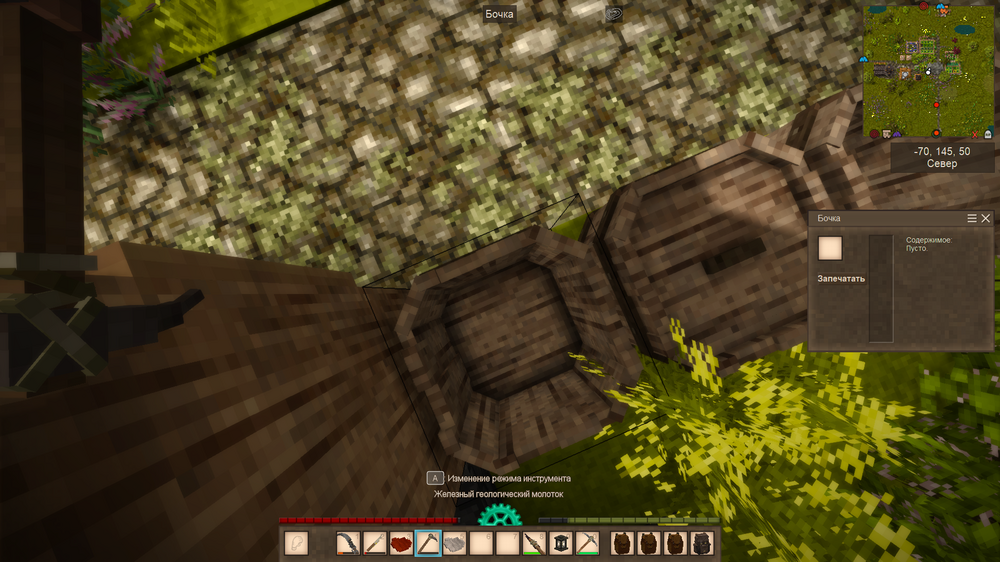Select the barrel's item input slot

[830, 248]
